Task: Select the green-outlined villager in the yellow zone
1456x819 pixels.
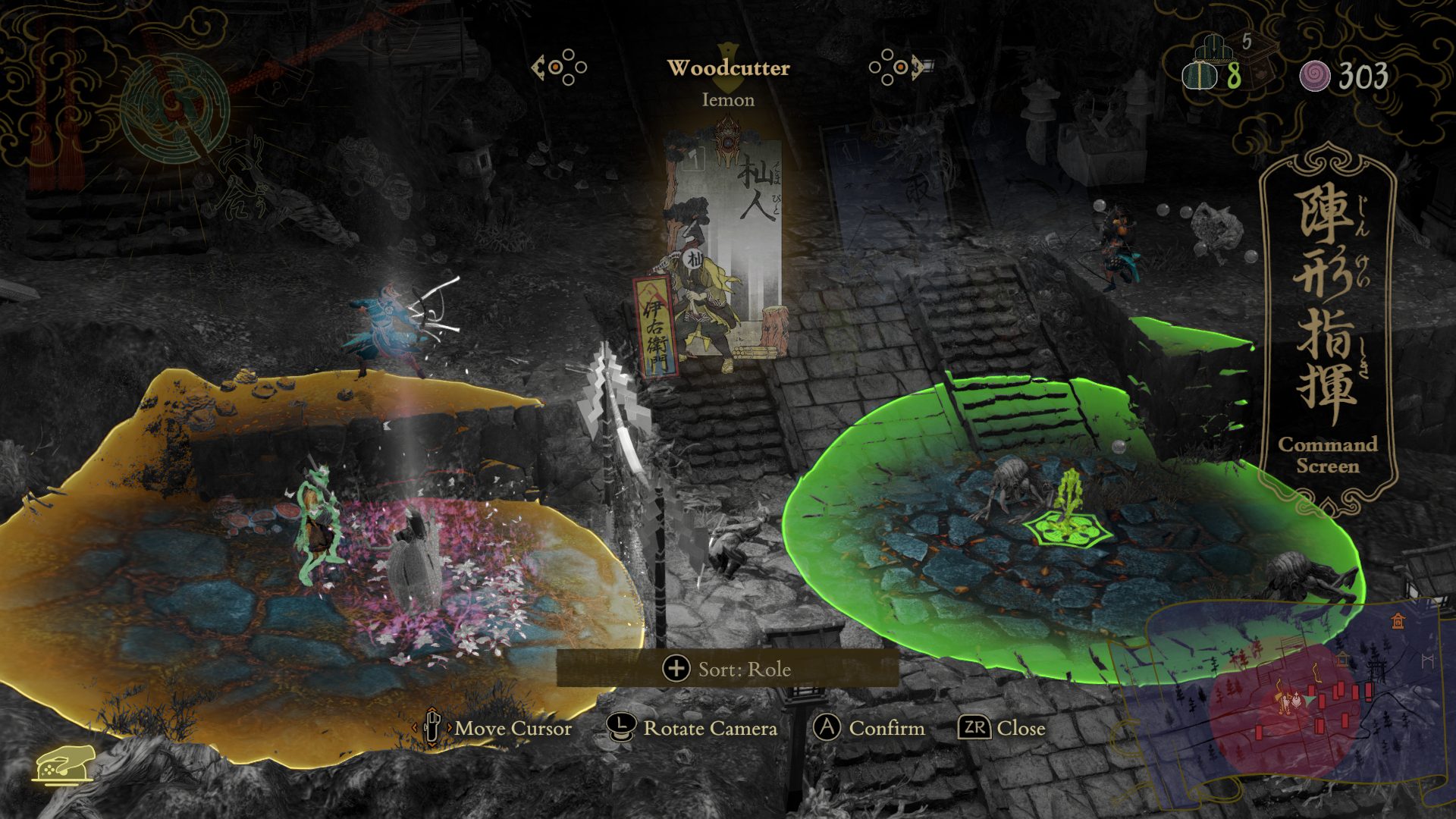Action: point(318,523)
